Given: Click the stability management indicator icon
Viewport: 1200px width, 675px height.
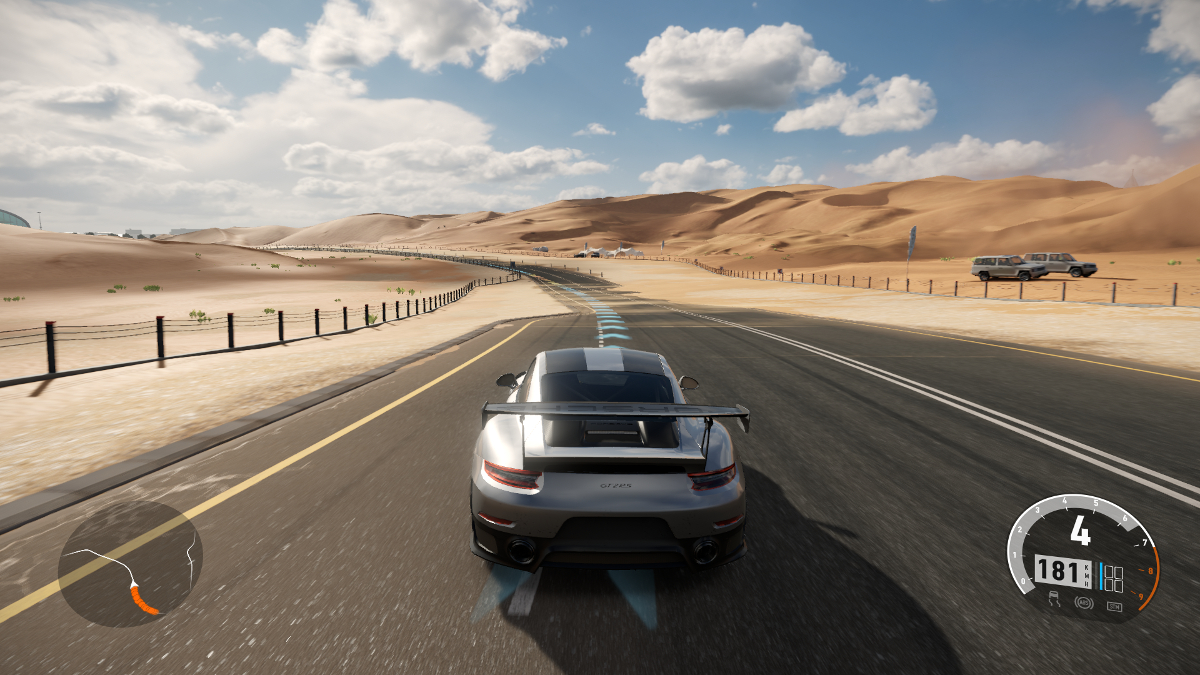Looking at the screenshot, I should tap(1114, 607).
